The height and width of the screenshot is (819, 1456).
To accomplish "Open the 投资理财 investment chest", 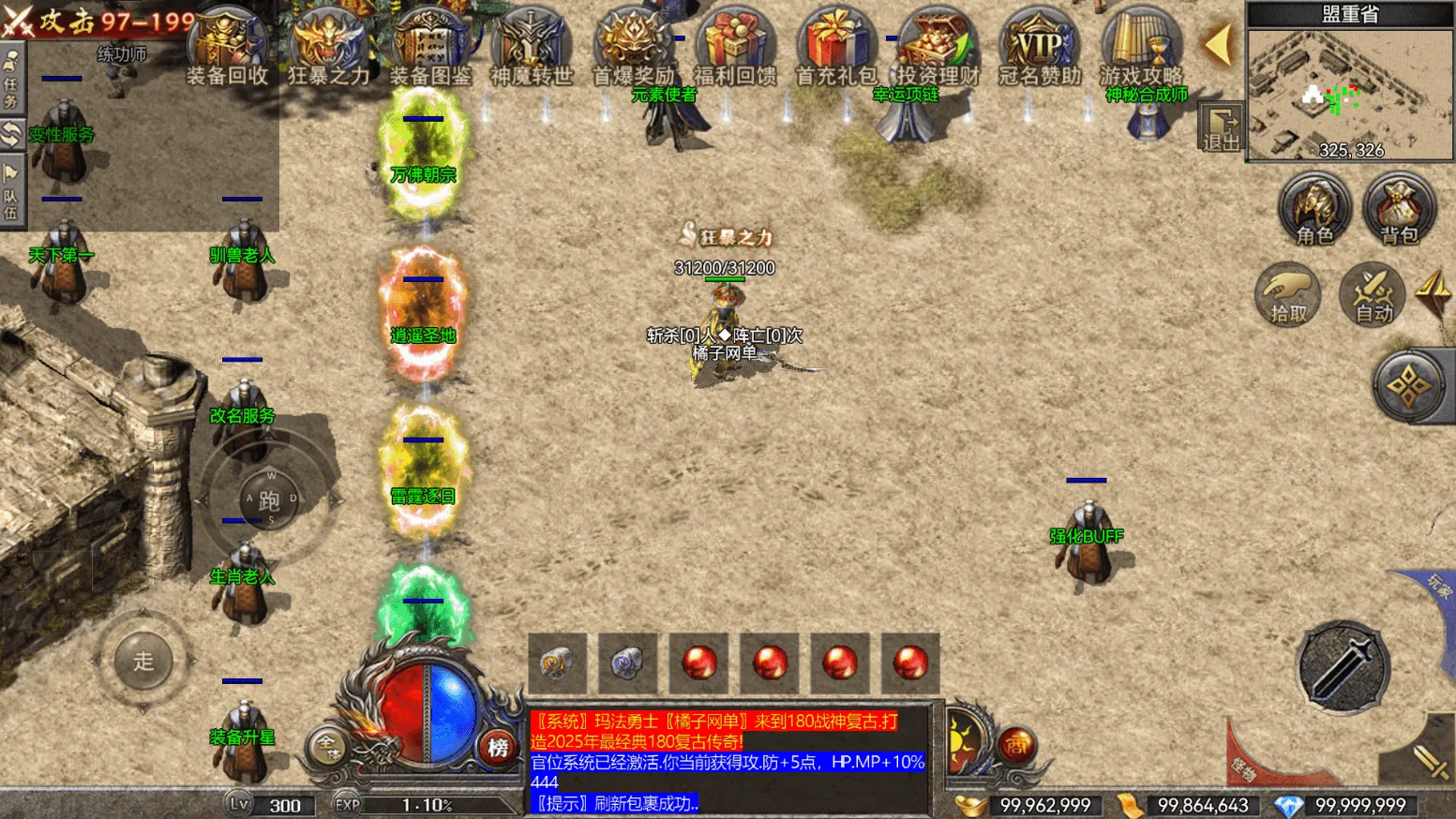I will (x=938, y=45).
